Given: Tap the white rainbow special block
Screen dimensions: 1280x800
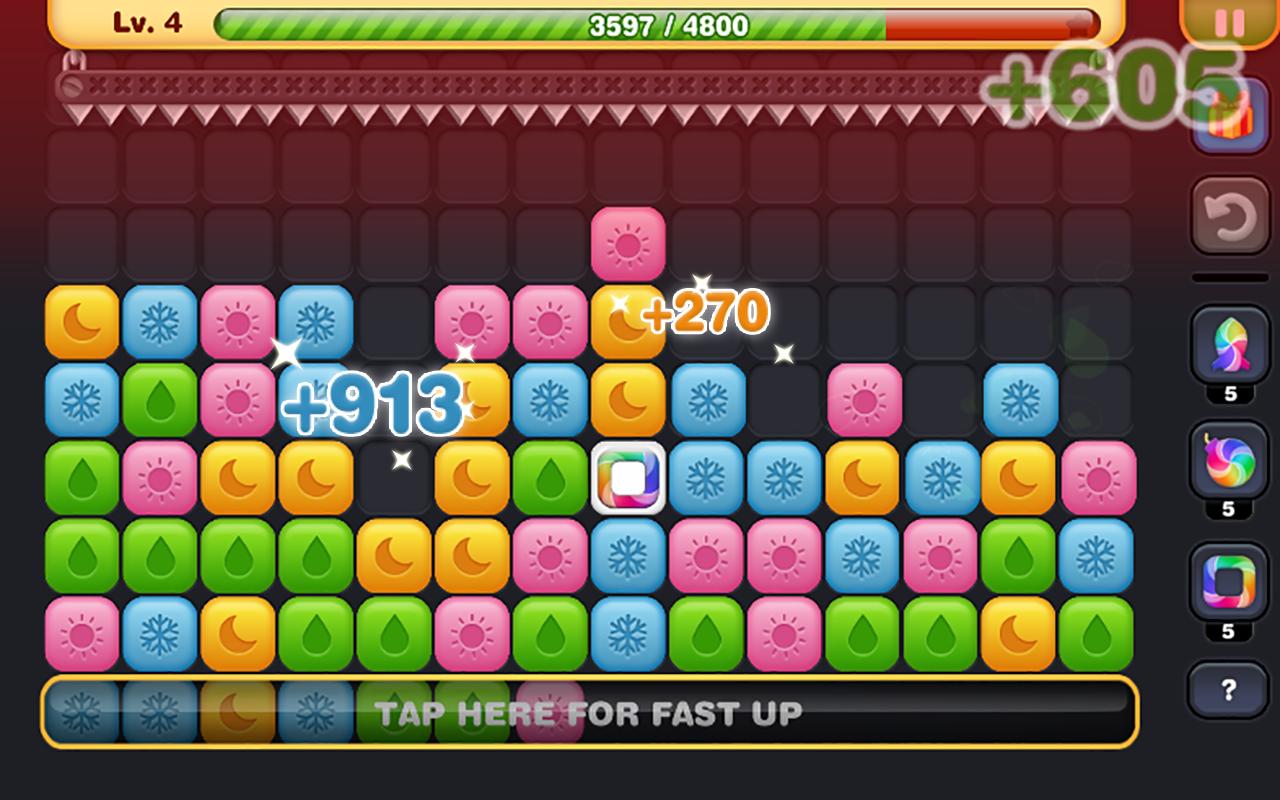Looking at the screenshot, I should (x=625, y=481).
